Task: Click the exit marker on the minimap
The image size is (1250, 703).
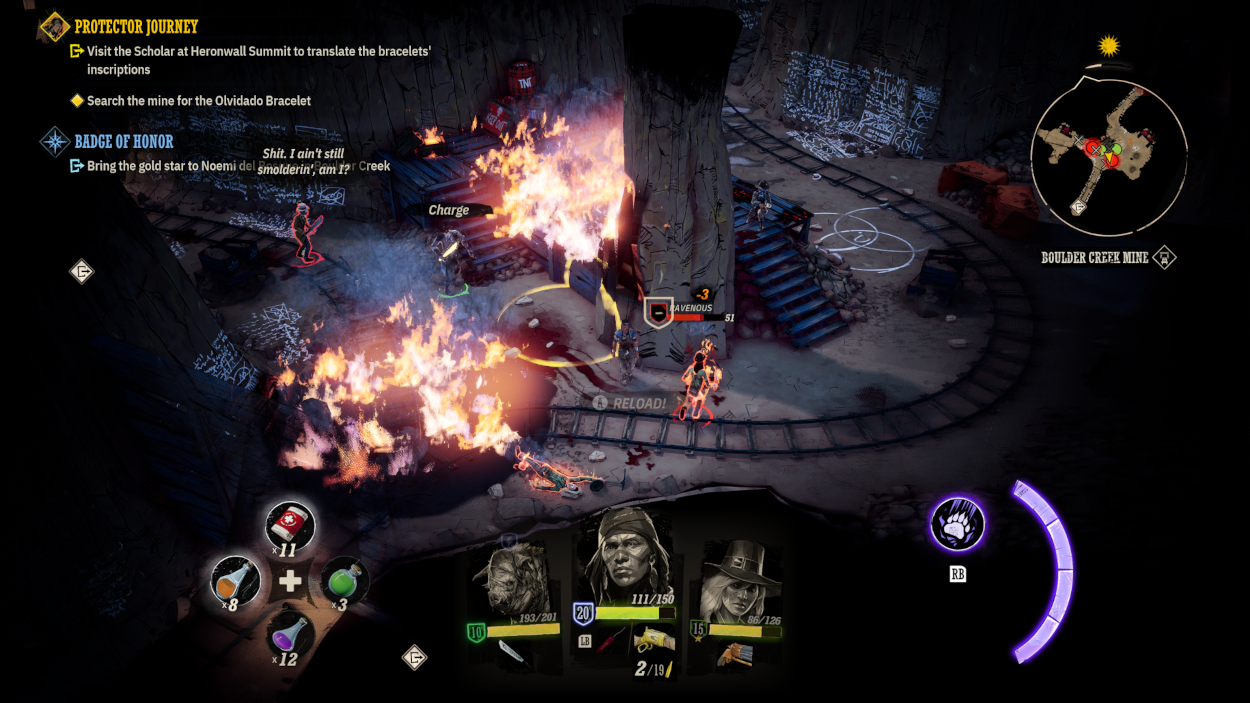Action: click(1079, 207)
